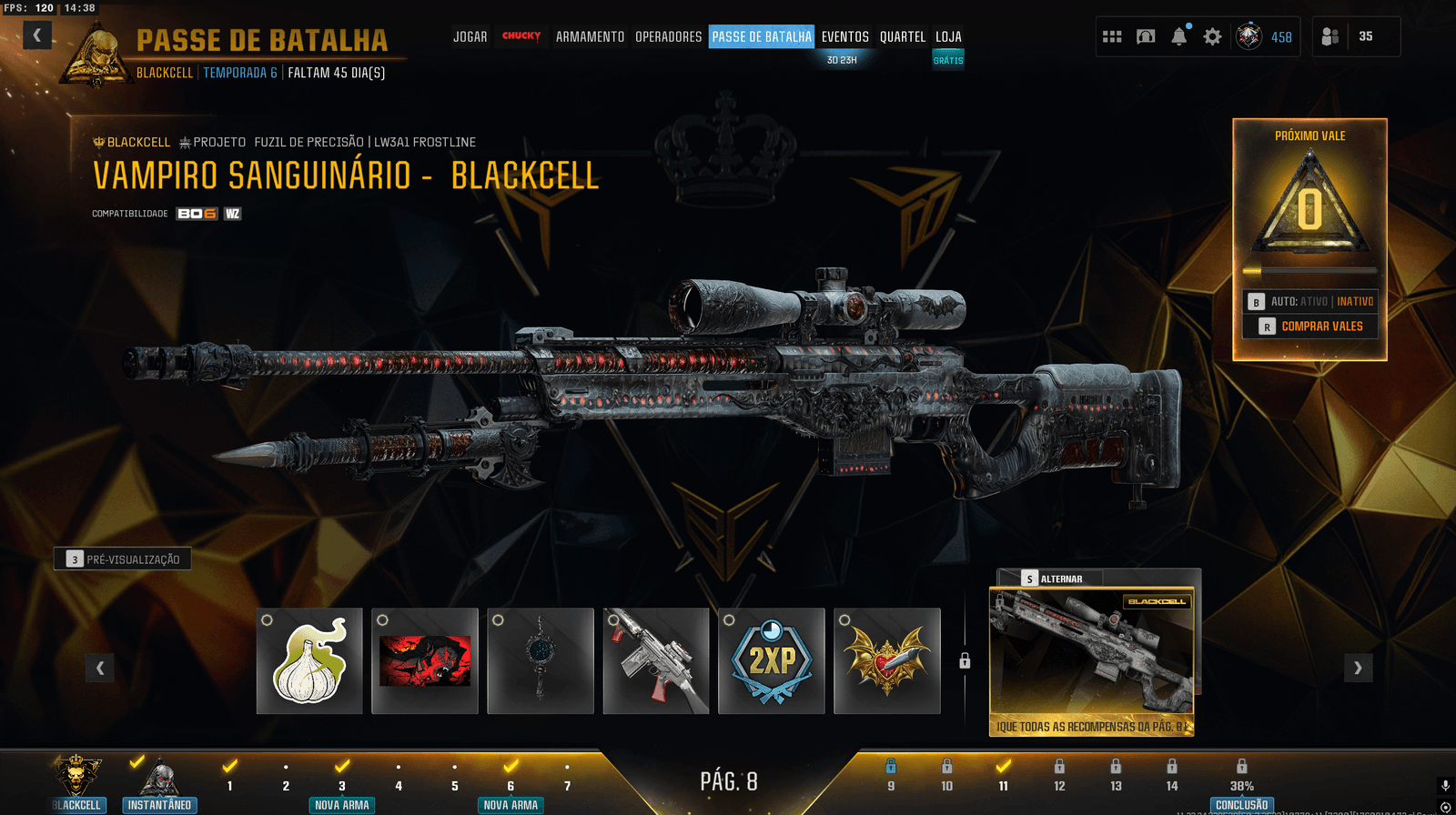Select the Eventos tab
Screen dimensions: 1456x815
point(844,36)
